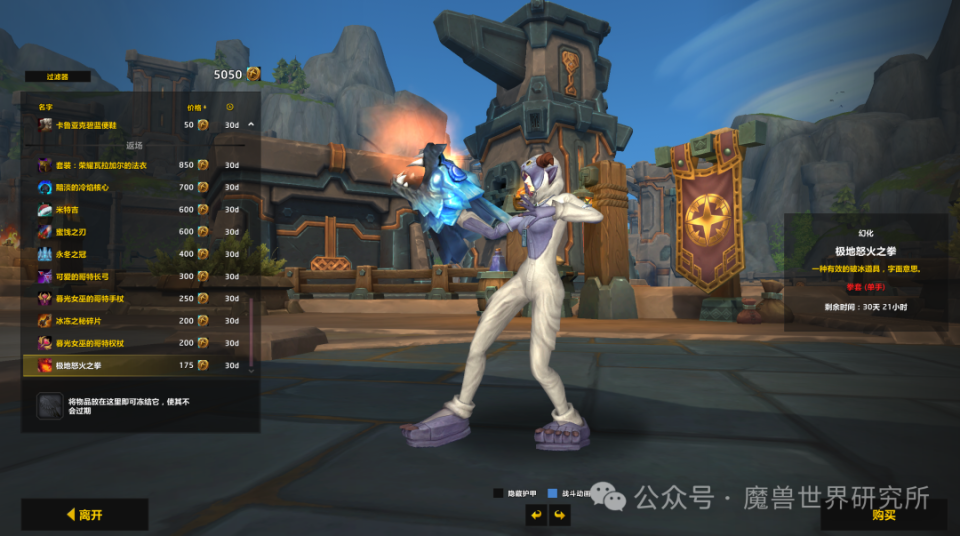Viewport: 960px width, 536px height.
Task: Click the 购买 purchase button
Action: click(x=883, y=515)
